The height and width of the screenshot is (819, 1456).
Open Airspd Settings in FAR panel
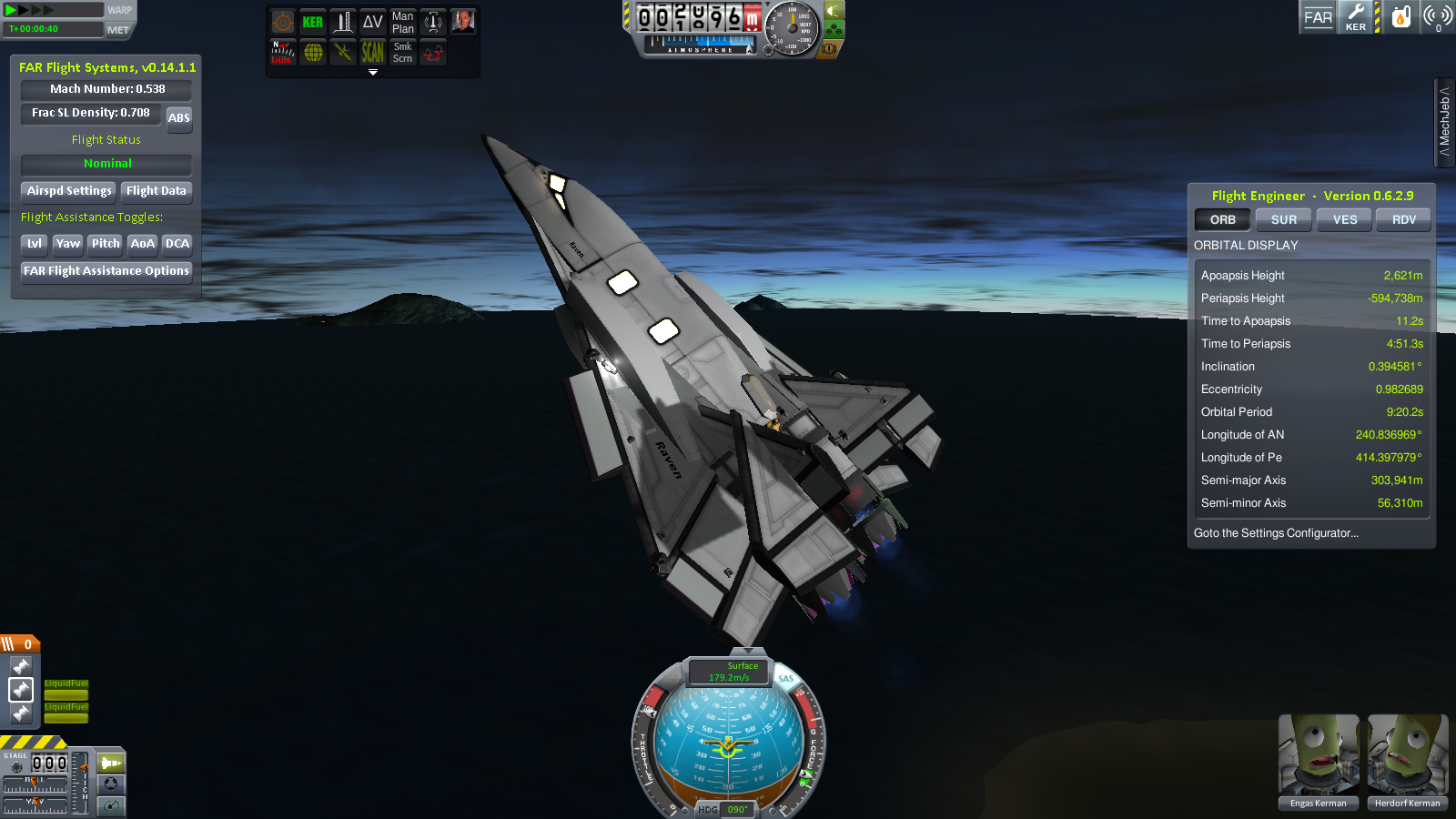(69, 191)
